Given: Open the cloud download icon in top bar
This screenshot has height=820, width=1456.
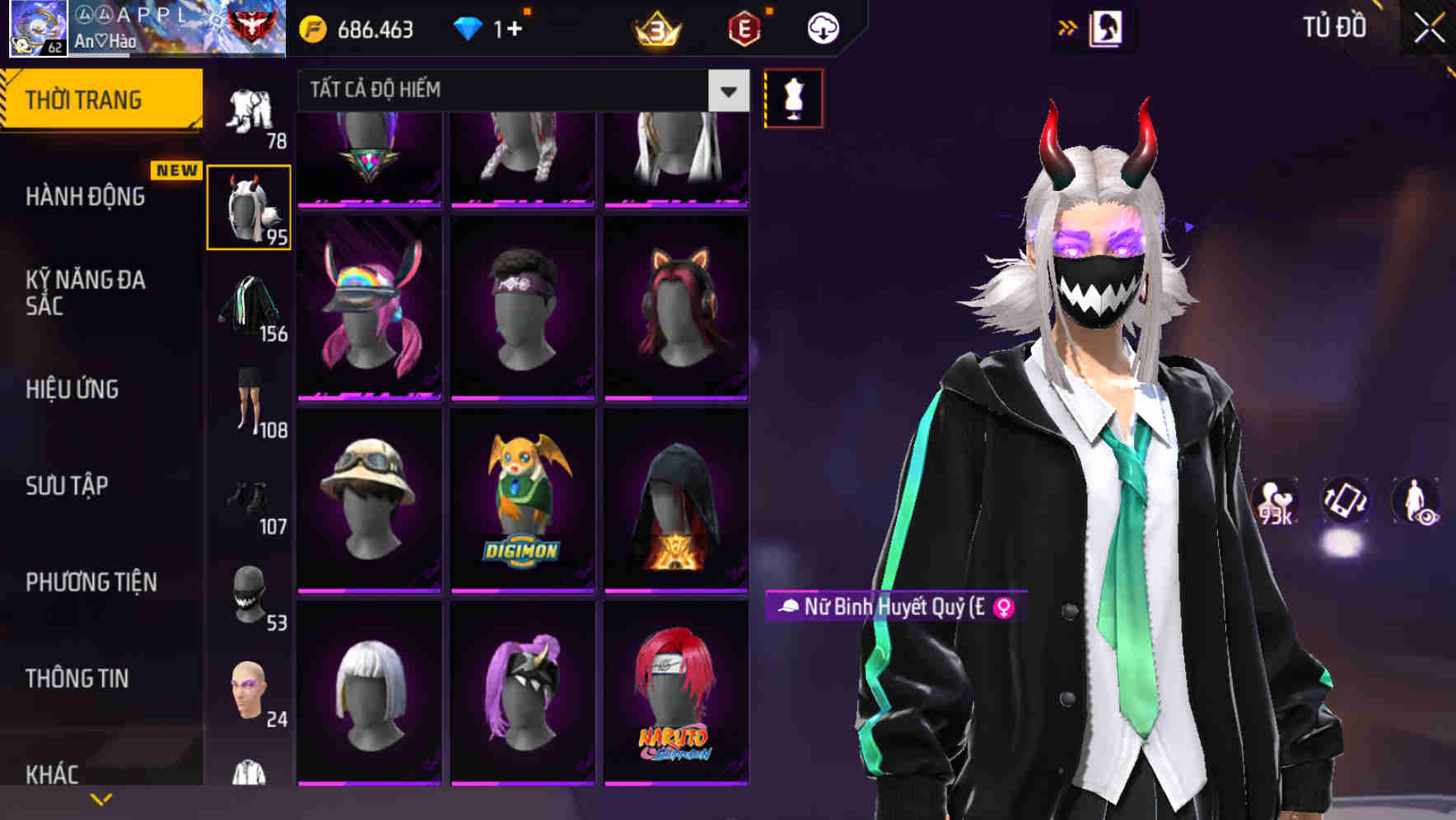Looking at the screenshot, I should [x=822, y=27].
